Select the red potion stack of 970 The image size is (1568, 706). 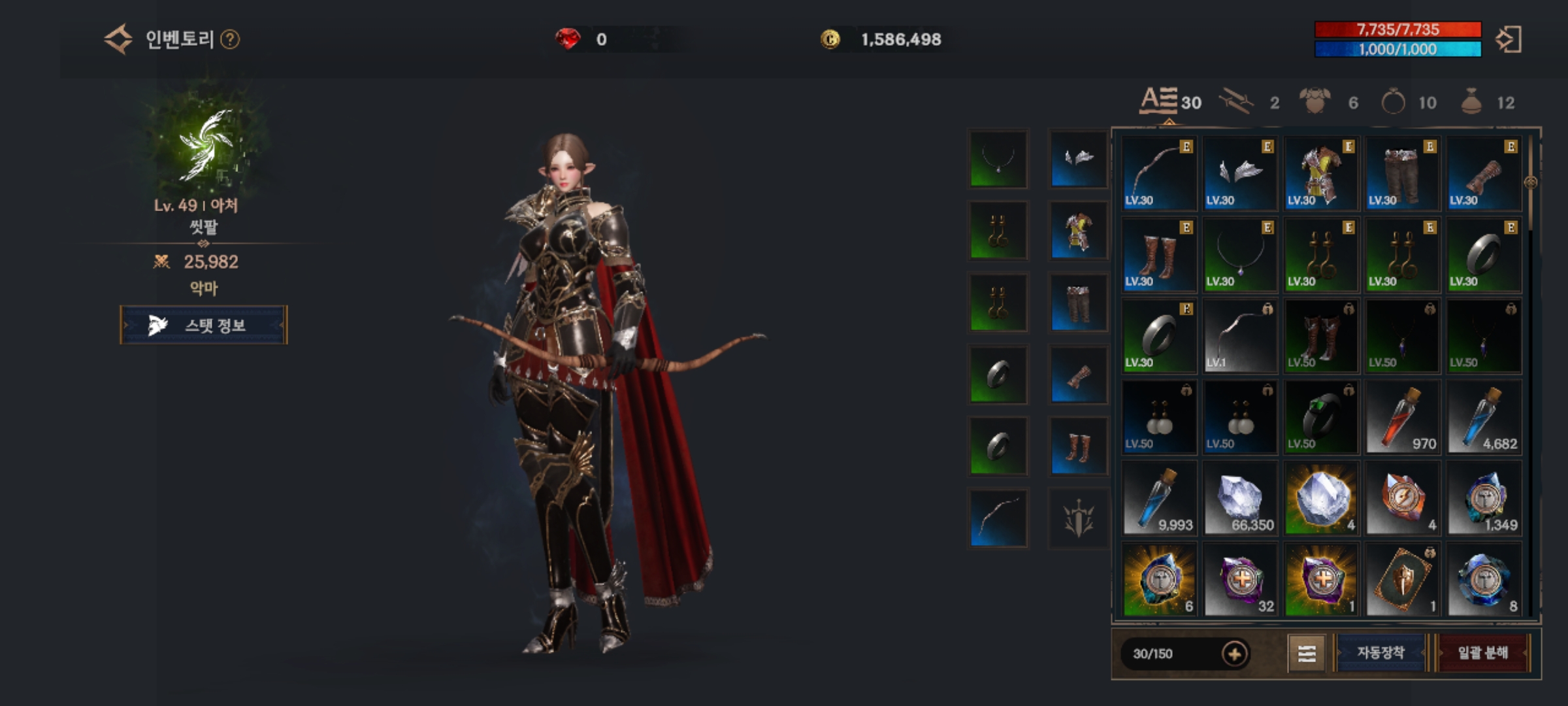[1403, 417]
